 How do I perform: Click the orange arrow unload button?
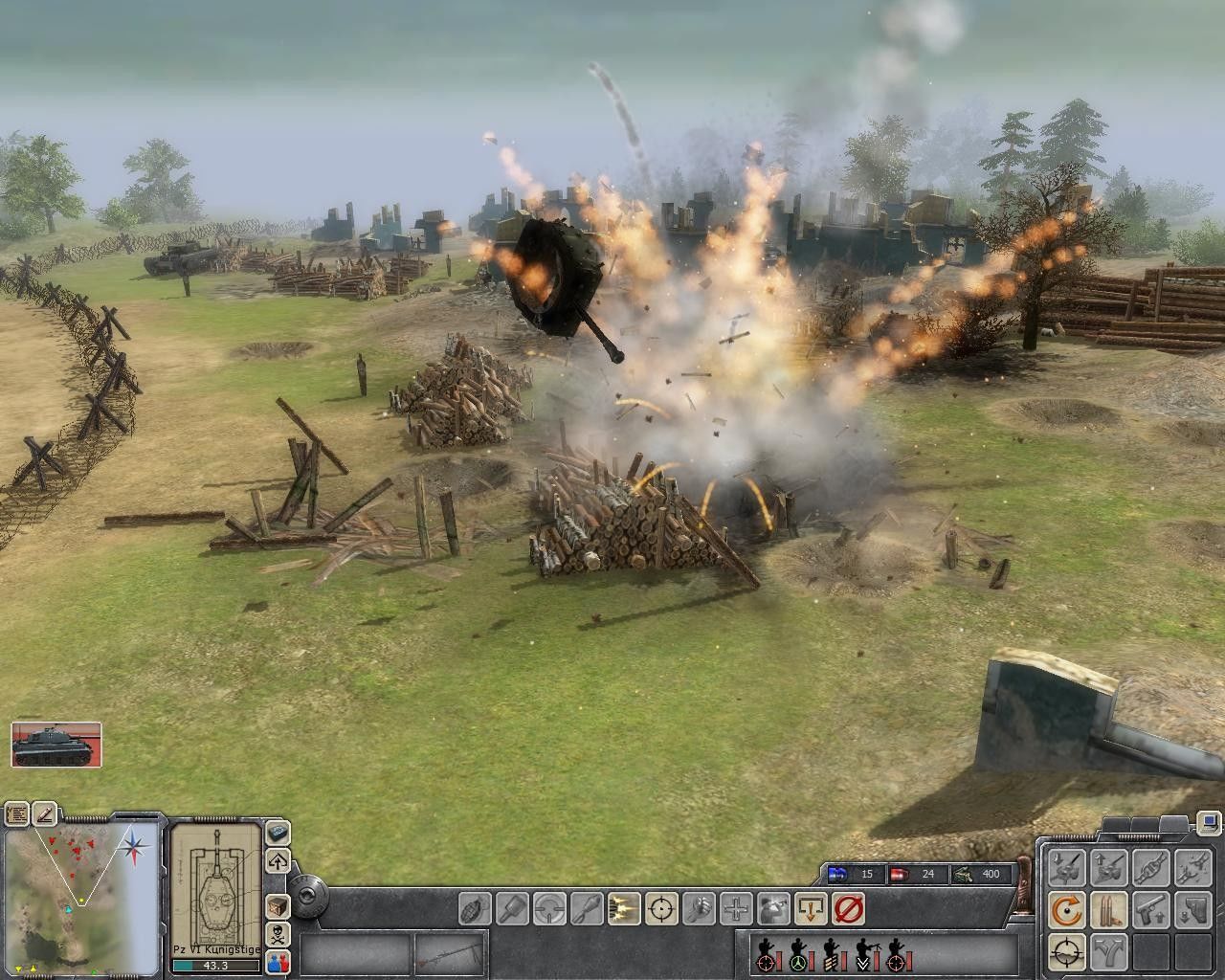coord(811,907)
